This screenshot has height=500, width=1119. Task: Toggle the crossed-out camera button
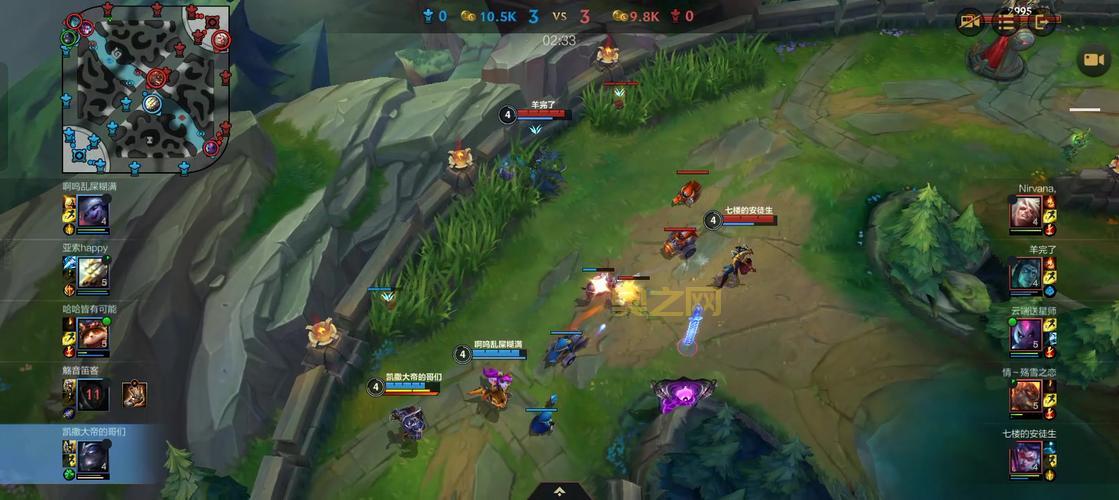(x=969, y=22)
